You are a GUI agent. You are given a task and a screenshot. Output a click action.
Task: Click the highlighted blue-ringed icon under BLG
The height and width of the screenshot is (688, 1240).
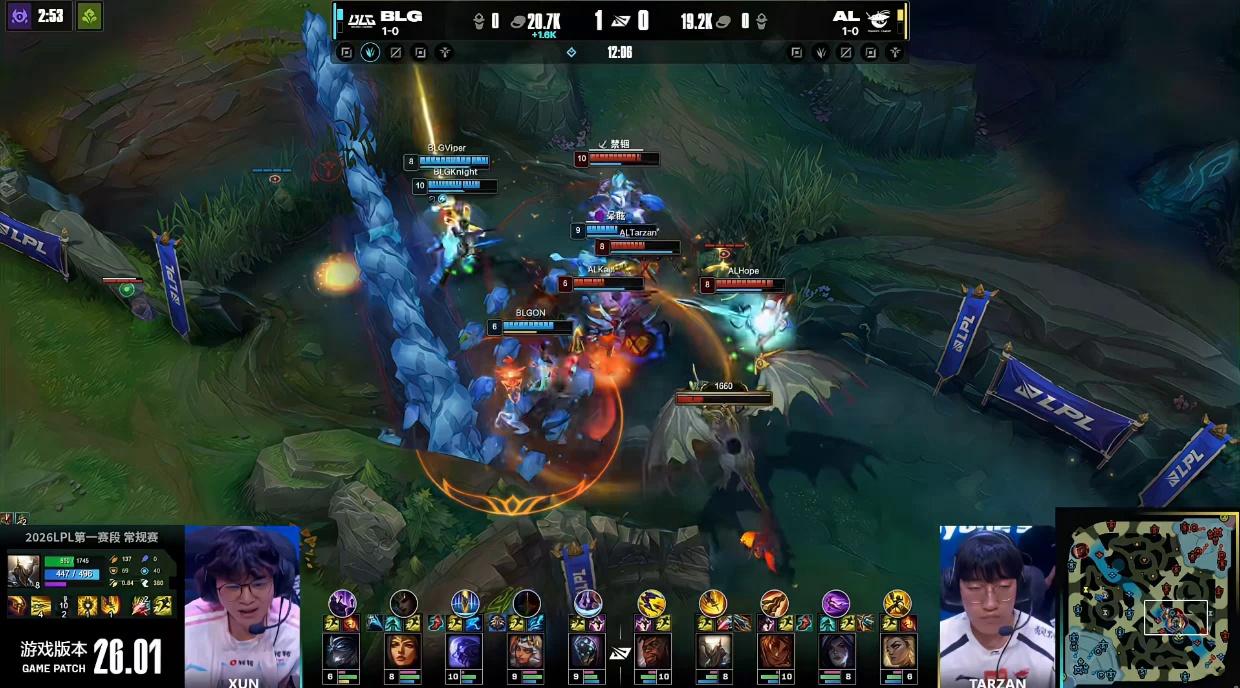click(370, 52)
